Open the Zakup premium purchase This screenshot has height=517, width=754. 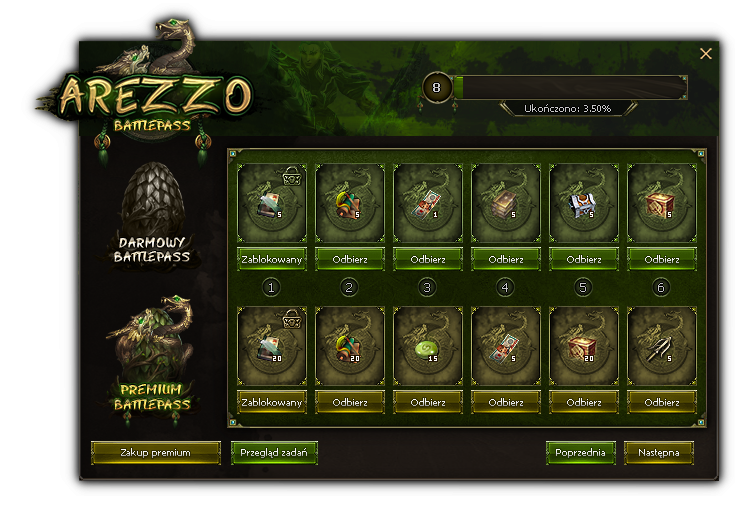[155, 453]
